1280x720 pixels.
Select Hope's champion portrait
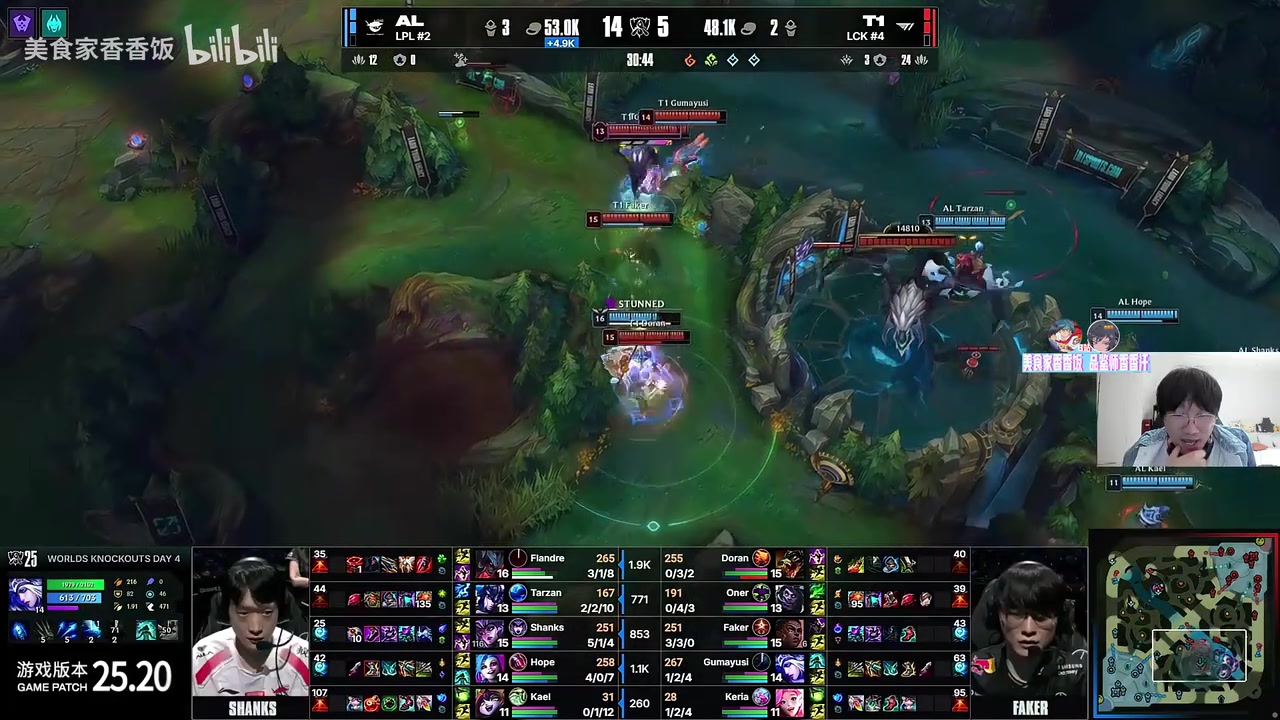point(491,668)
